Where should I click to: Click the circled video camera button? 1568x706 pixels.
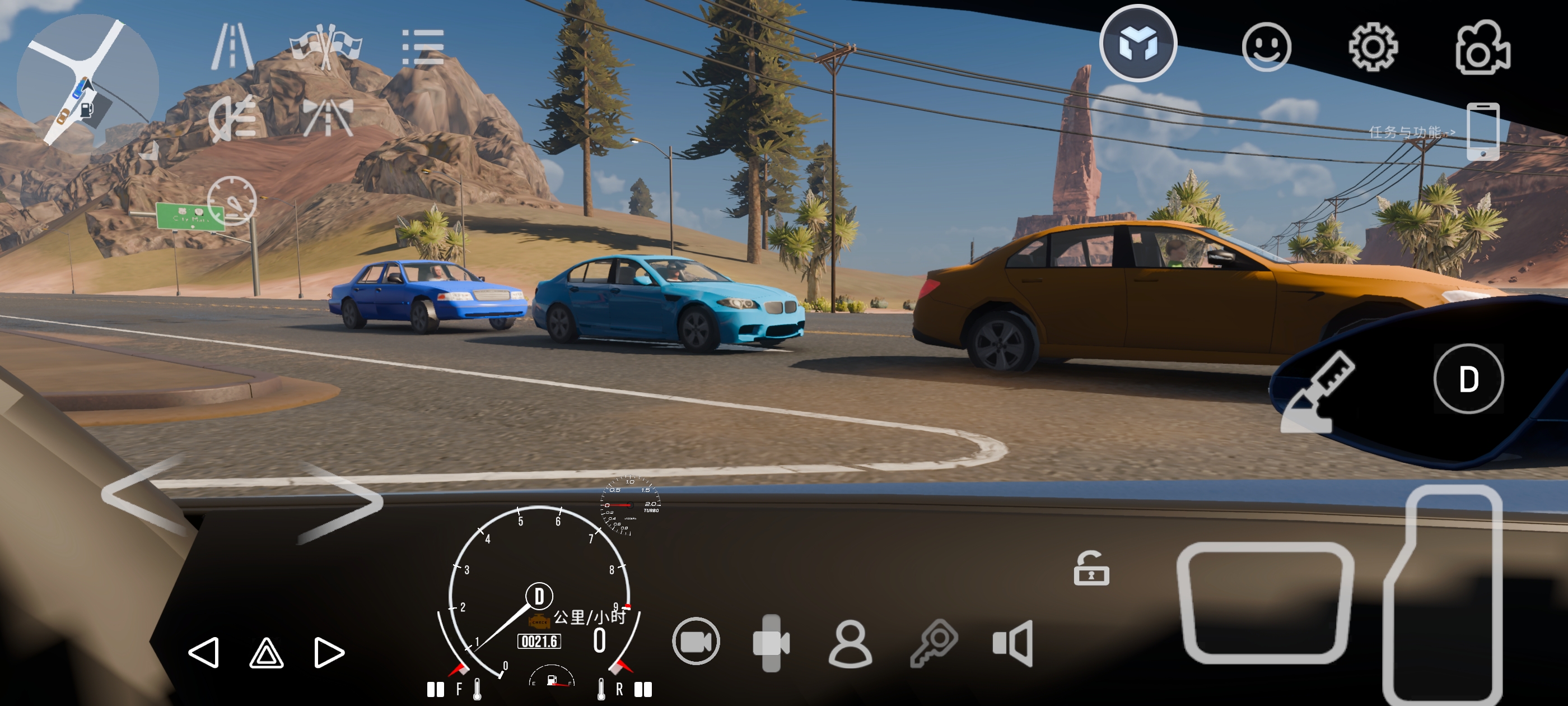[696, 642]
